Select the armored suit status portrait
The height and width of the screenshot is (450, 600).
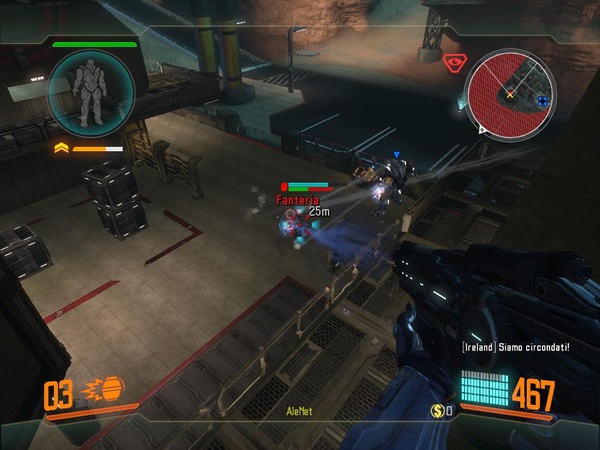click(89, 92)
